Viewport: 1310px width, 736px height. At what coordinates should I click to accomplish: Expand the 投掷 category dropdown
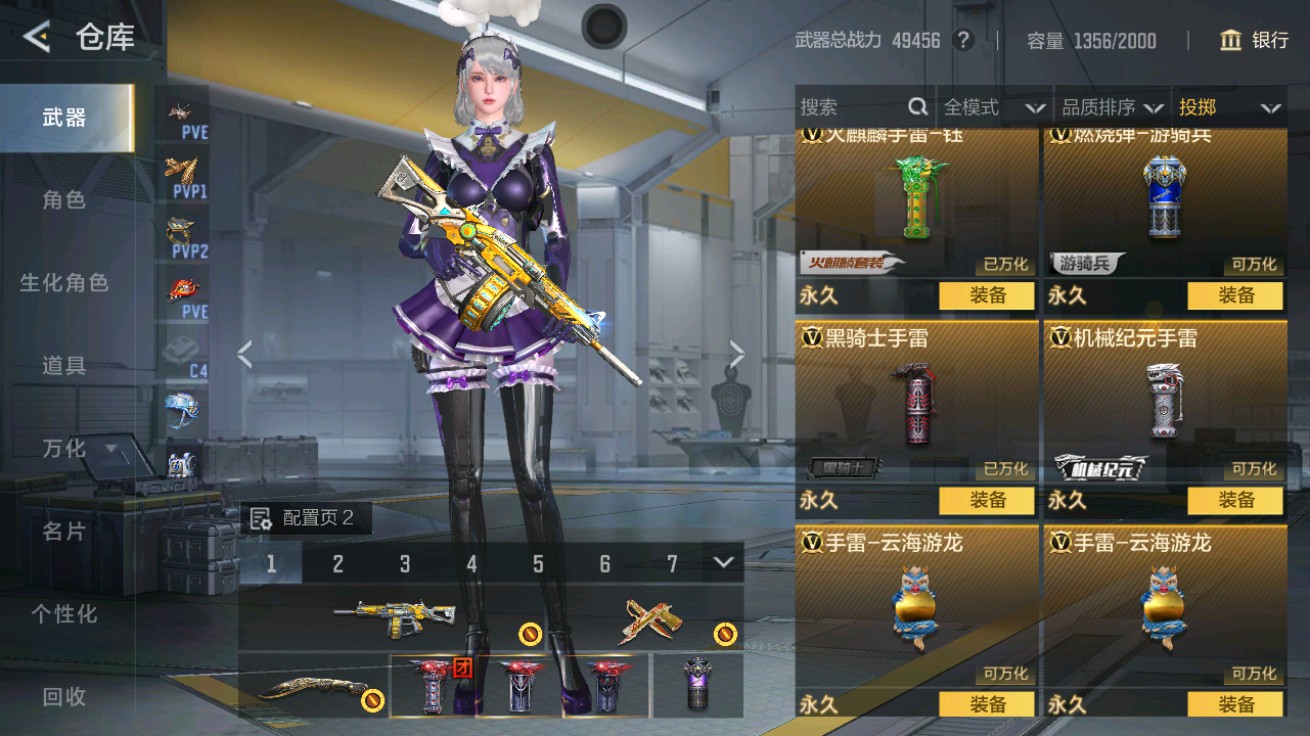coord(1230,106)
